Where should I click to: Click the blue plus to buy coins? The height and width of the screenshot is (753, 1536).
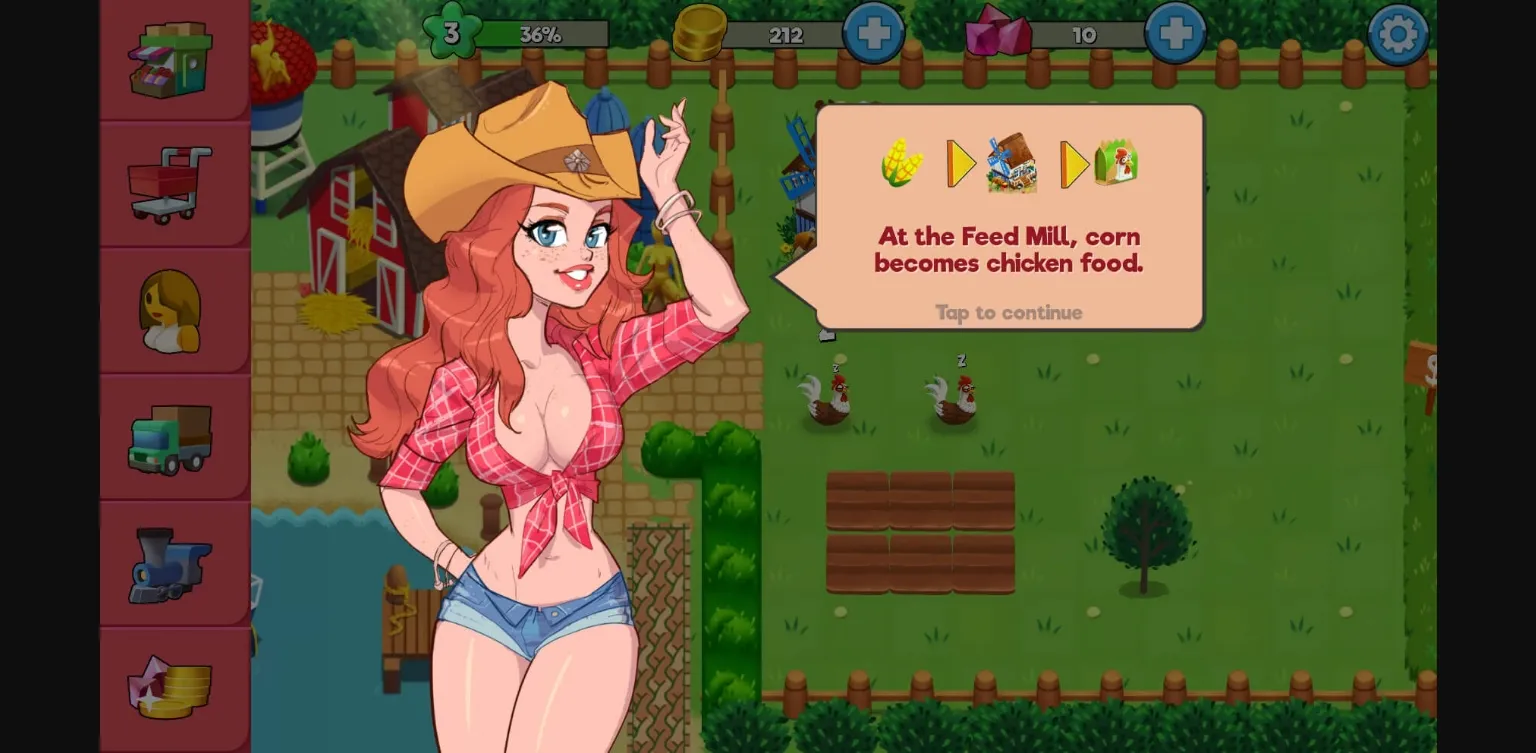[874, 32]
